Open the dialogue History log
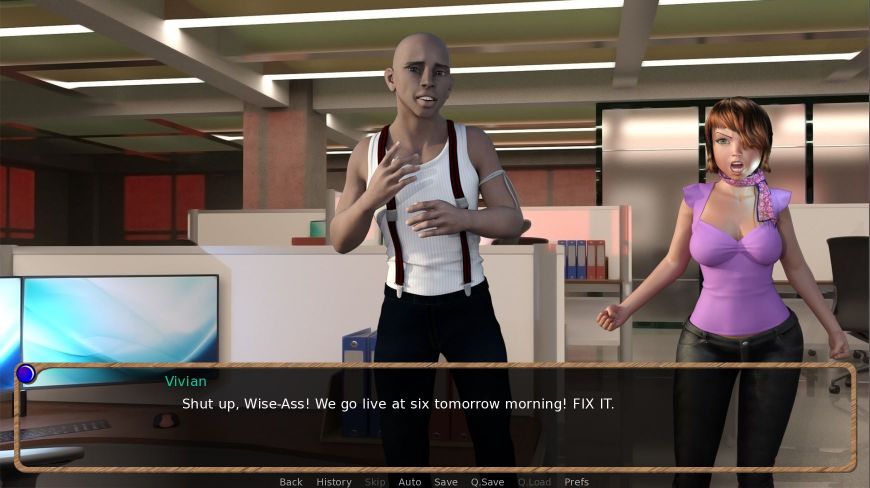 tap(334, 482)
